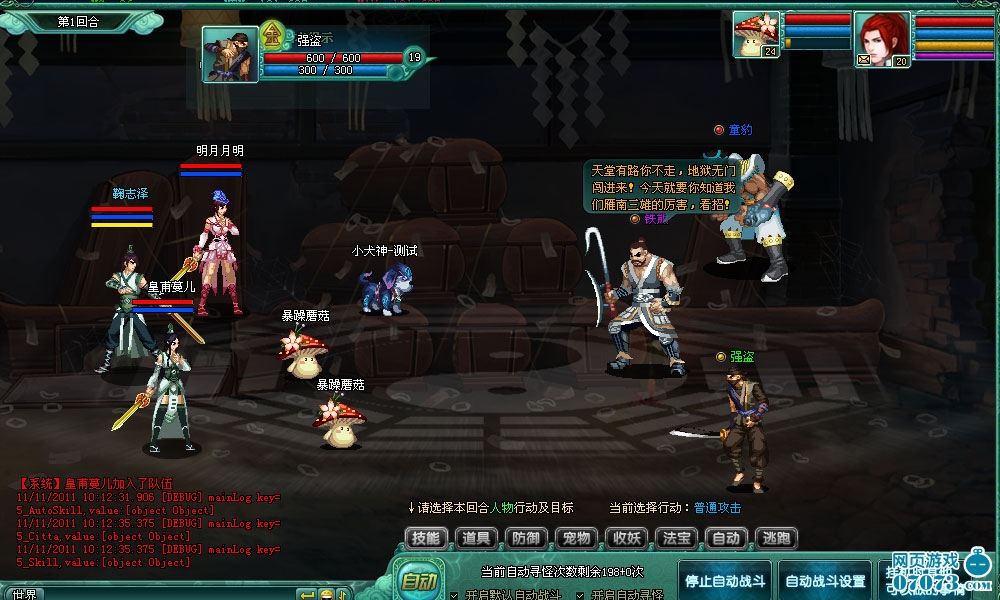Flee battle with the 逃跑 button
The width and height of the screenshot is (1000, 600).
coord(776,538)
